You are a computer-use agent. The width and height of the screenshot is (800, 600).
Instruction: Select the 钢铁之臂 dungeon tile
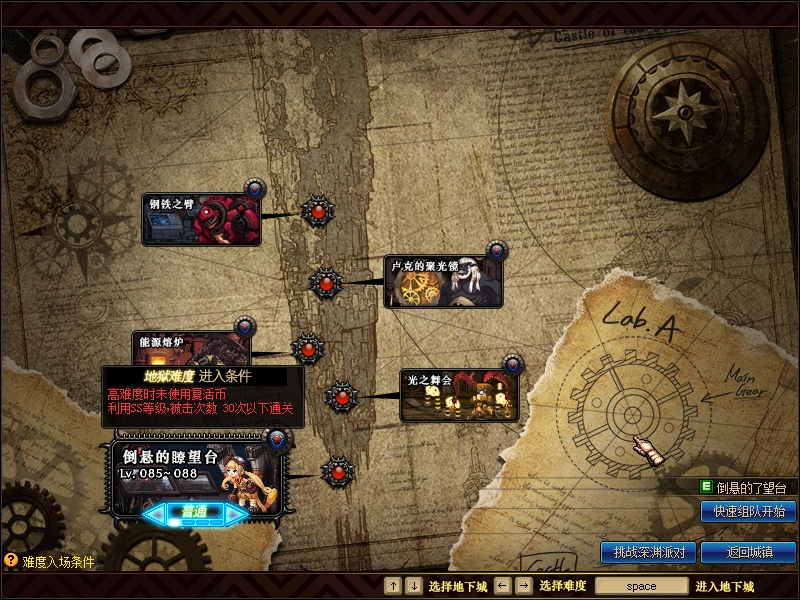201,220
